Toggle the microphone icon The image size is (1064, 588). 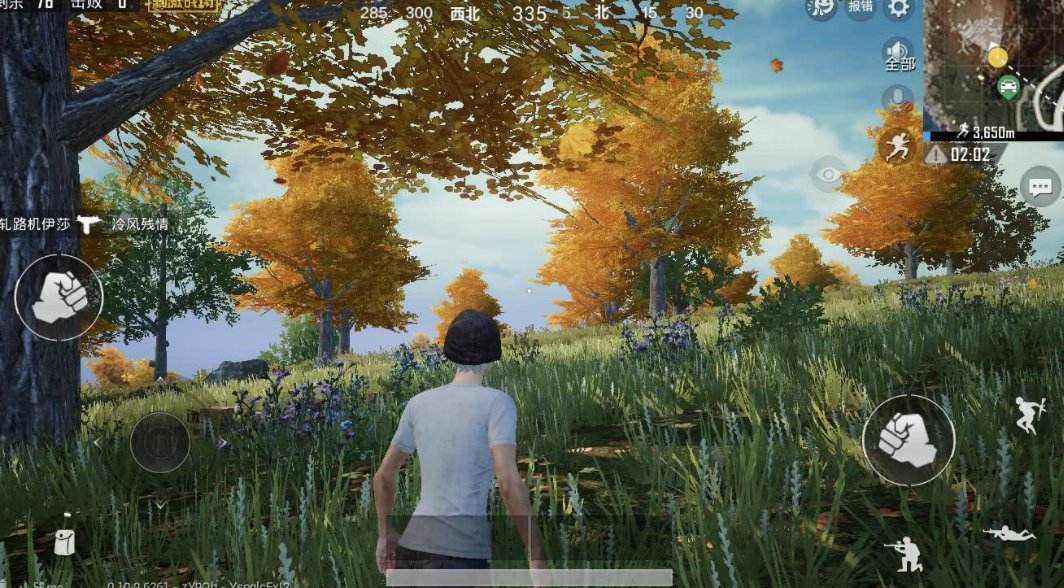(x=898, y=99)
